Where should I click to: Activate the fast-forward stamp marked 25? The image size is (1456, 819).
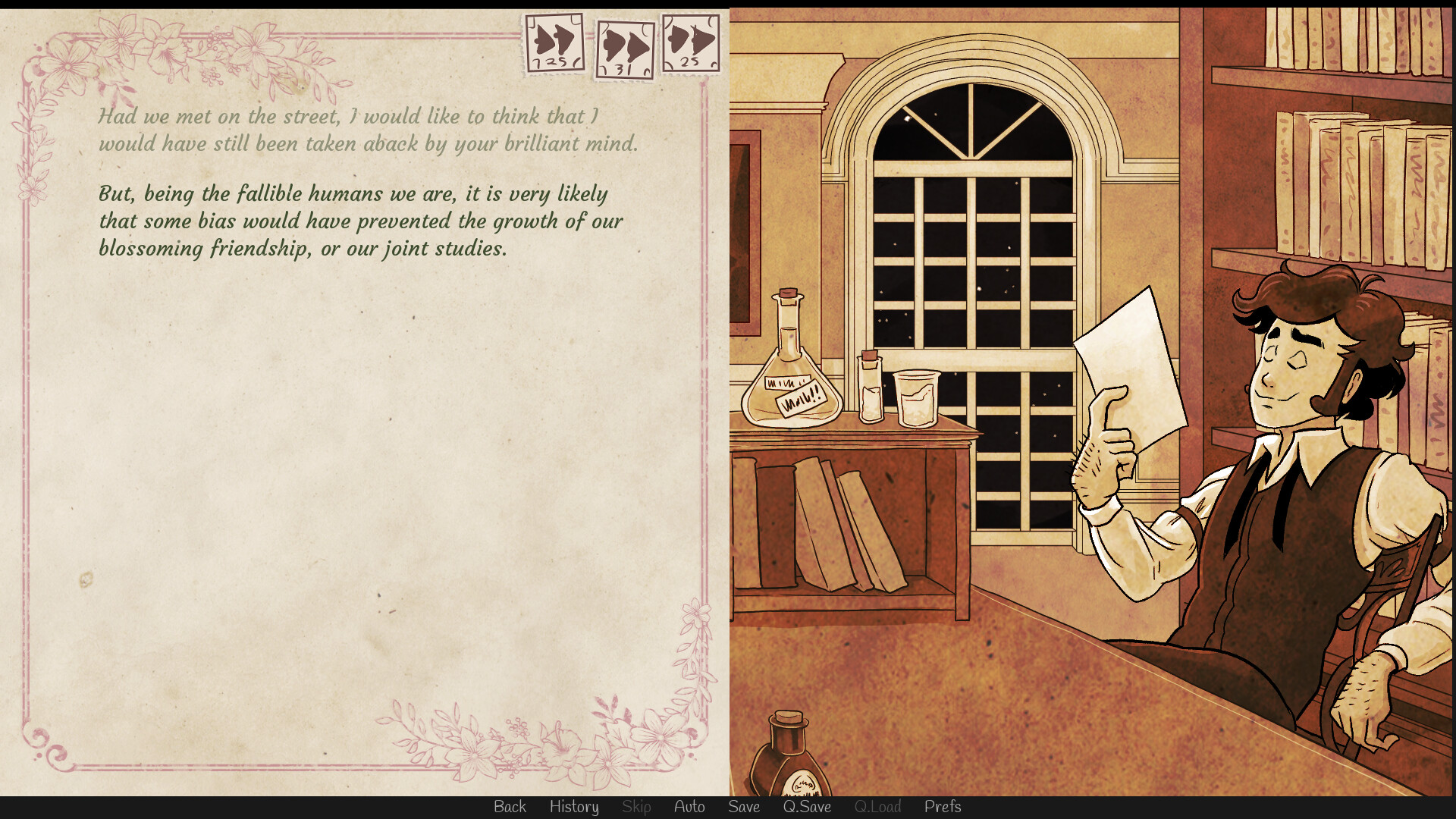click(x=690, y=42)
